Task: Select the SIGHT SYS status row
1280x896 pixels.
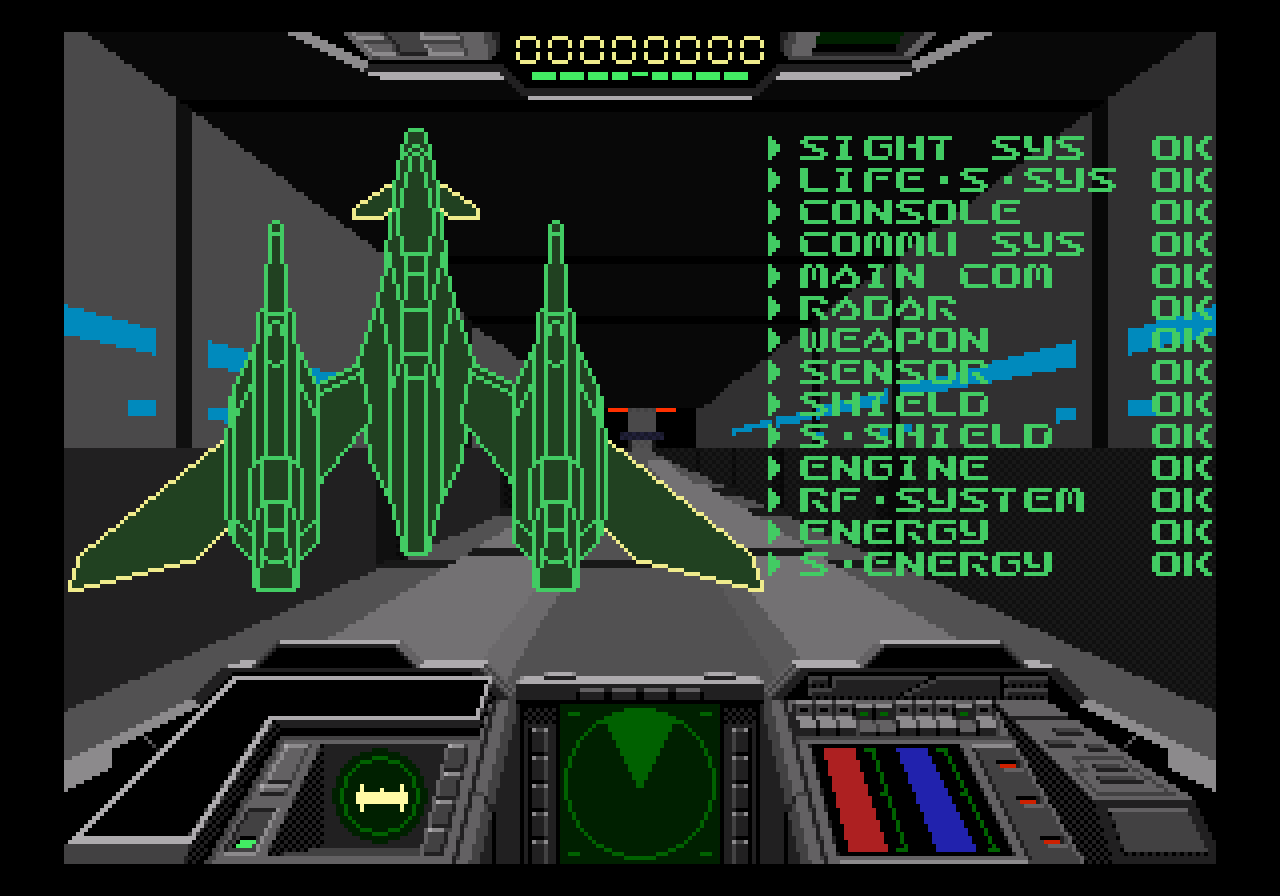Action: click(x=941, y=149)
